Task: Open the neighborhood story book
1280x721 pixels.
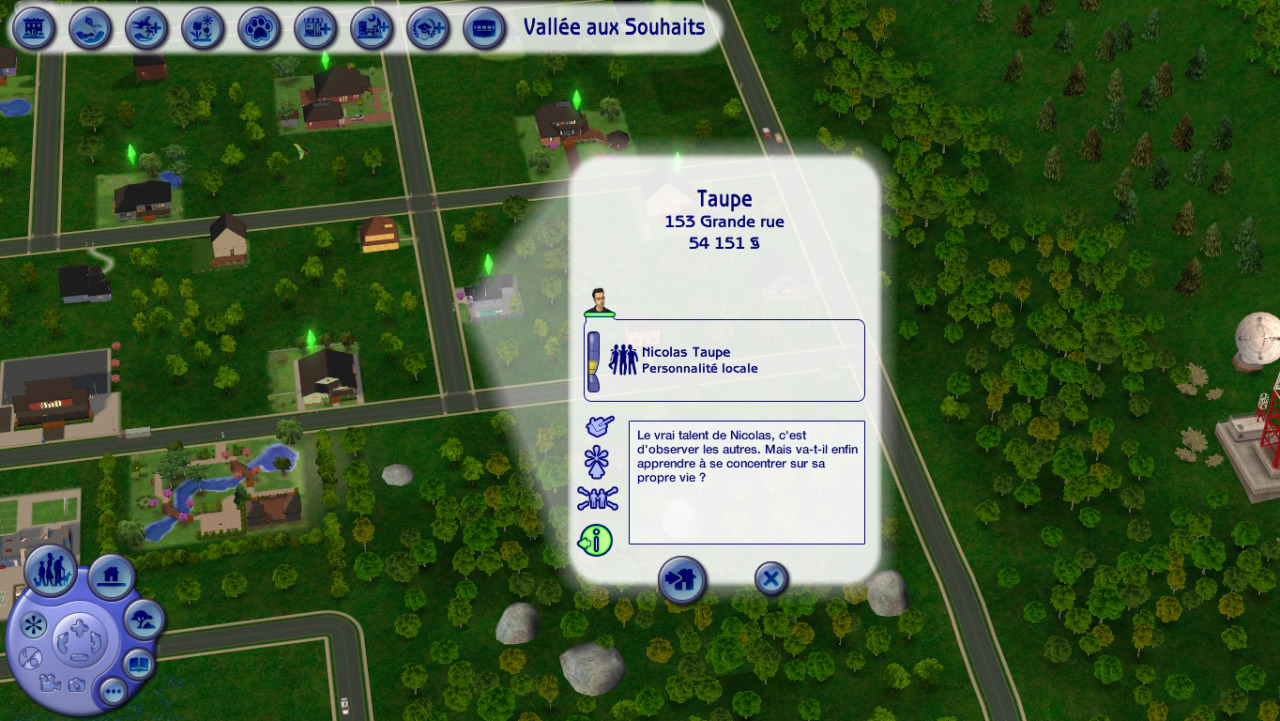Action: pos(138,663)
